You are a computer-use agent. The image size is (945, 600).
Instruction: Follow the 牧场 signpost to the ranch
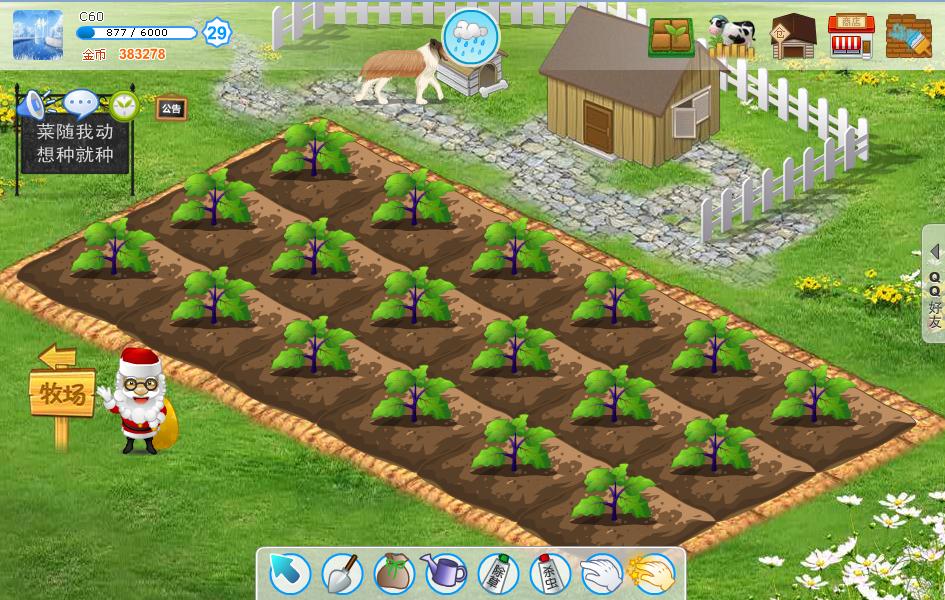[62, 393]
